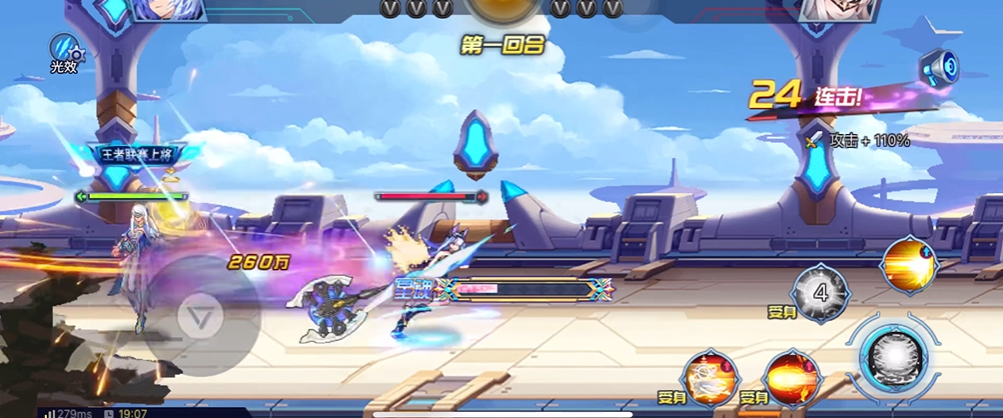1003x418 pixels.
Task: Select the white-haired opponent portrait
Action: click(836, 10)
